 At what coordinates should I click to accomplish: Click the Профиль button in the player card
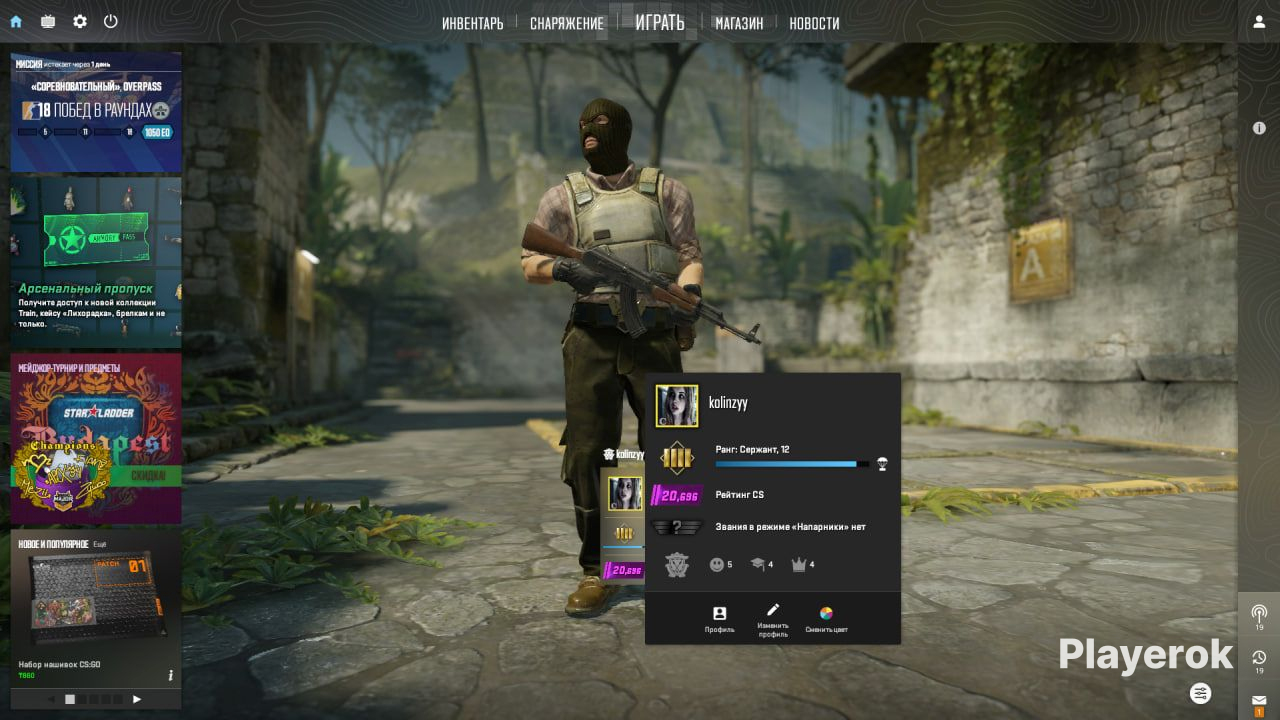coord(719,619)
